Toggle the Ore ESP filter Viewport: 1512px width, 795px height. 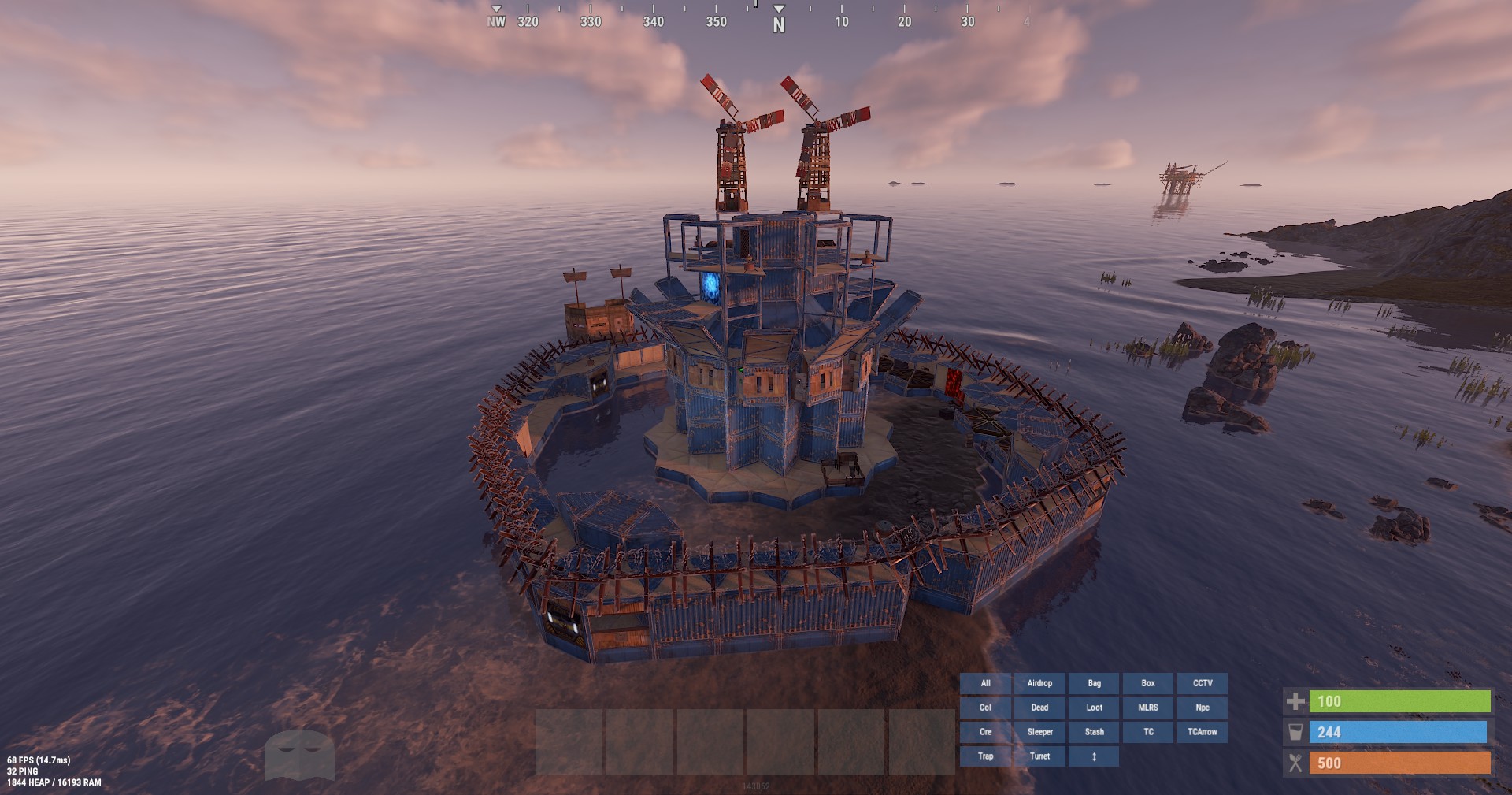(985, 732)
